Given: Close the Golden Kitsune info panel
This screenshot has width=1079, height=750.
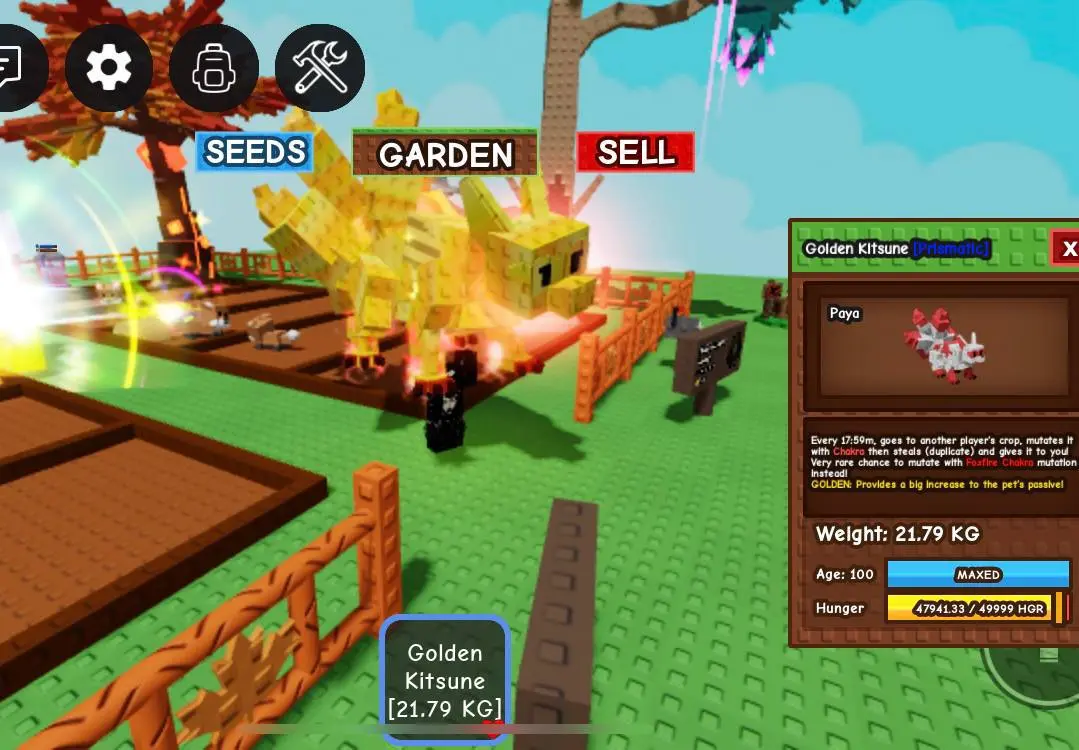Looking at the screenshot, I should tap(1067, 248).
